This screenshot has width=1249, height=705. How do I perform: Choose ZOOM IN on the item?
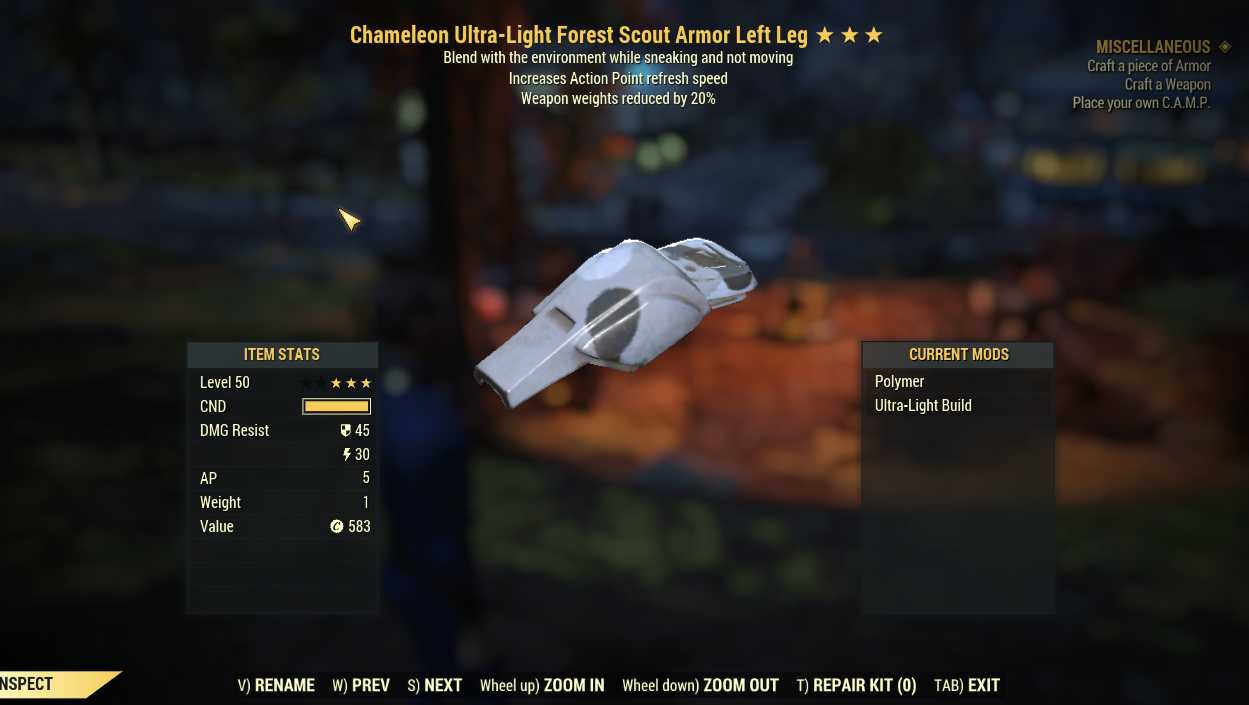point(542,685)
